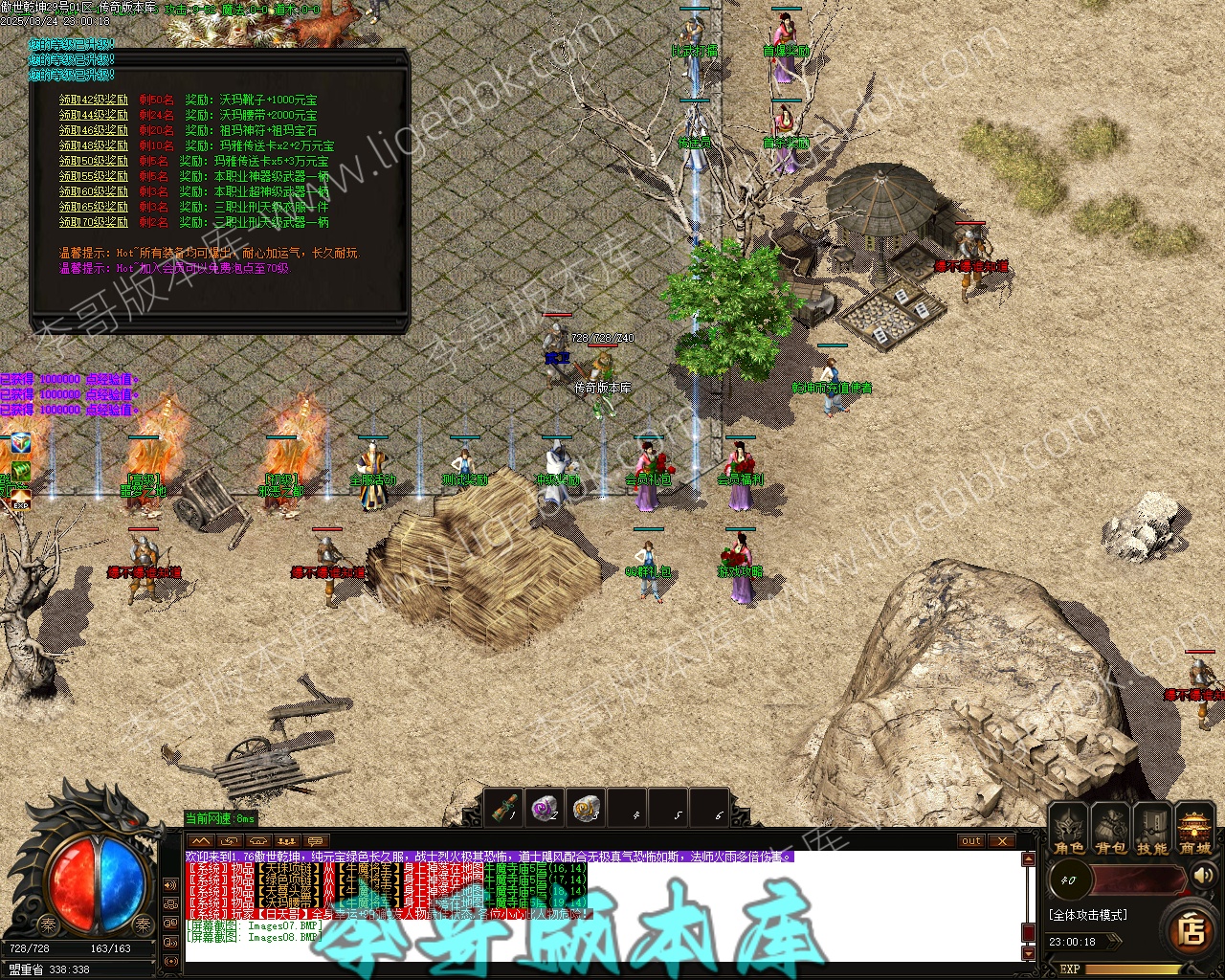Claim the level 50 reward link
This screenshot has height=980, width=1225.
pyautogui.click(x=93, y=161)
